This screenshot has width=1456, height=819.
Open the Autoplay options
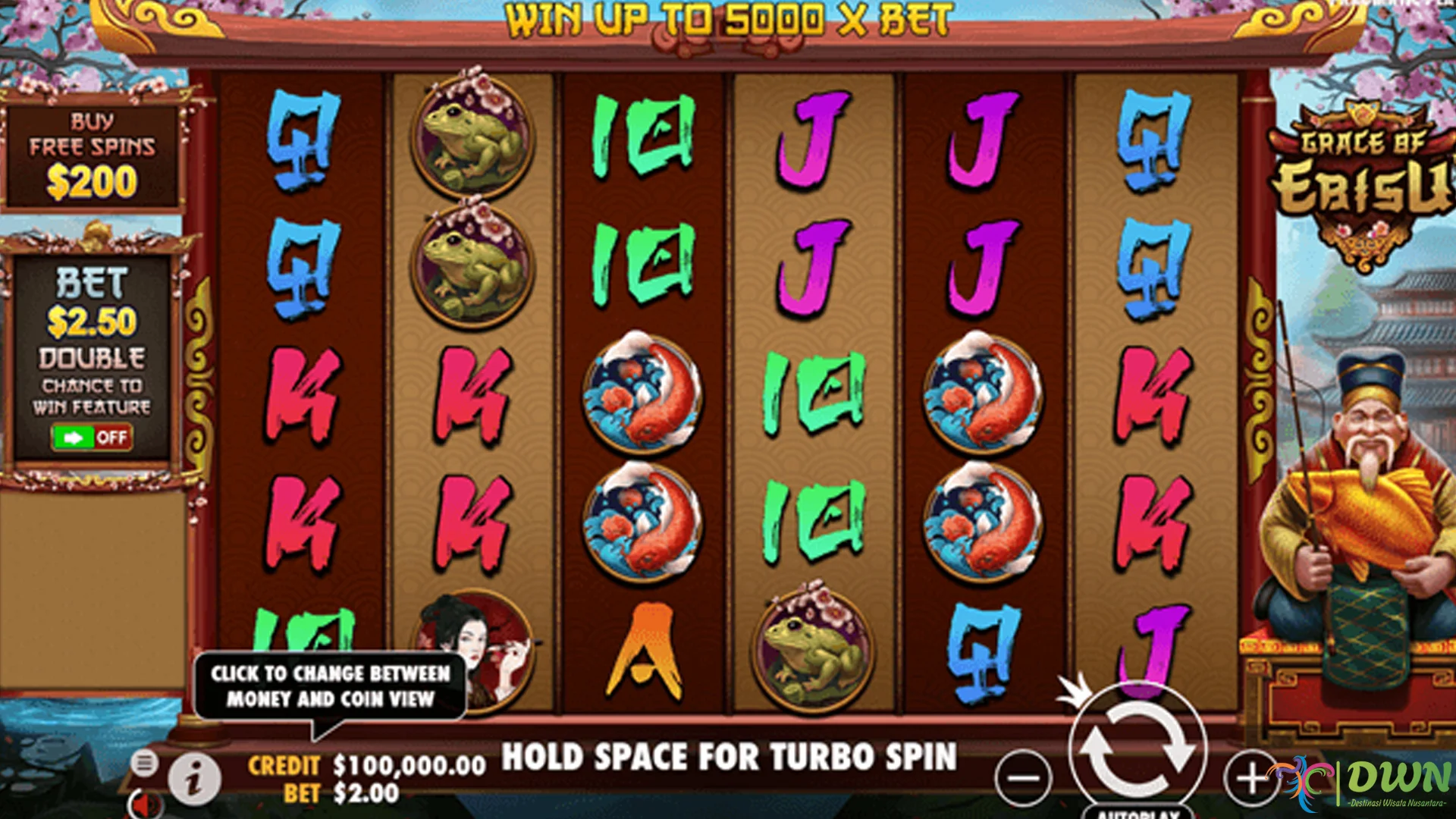1137,811
